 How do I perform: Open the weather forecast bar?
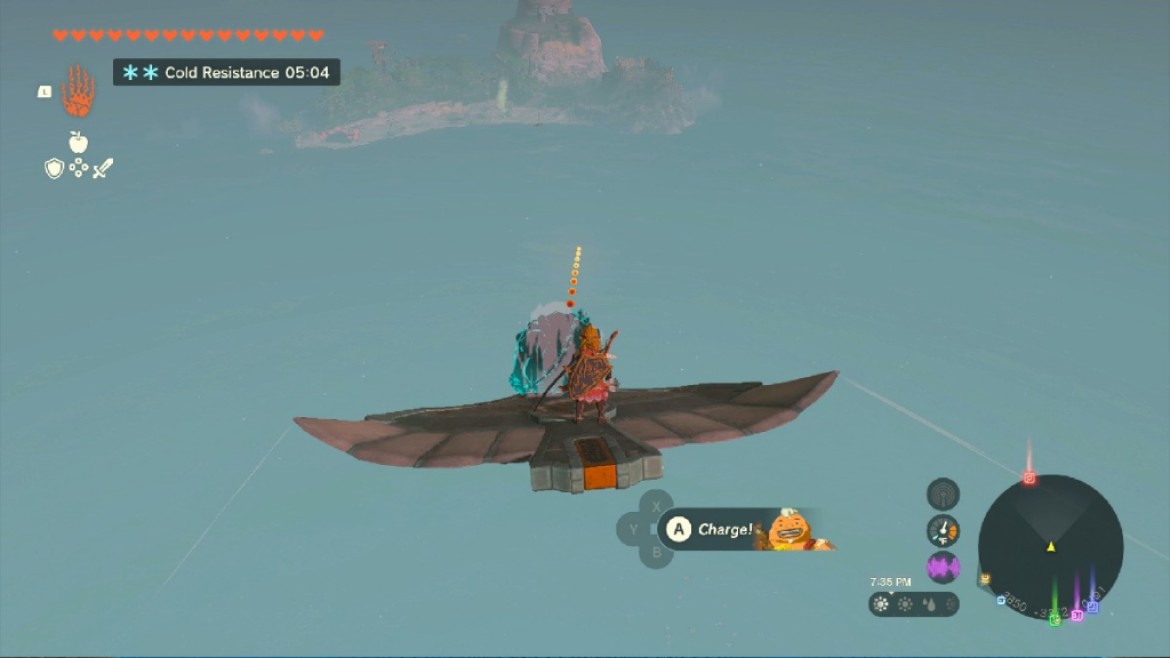pos(913,604)
